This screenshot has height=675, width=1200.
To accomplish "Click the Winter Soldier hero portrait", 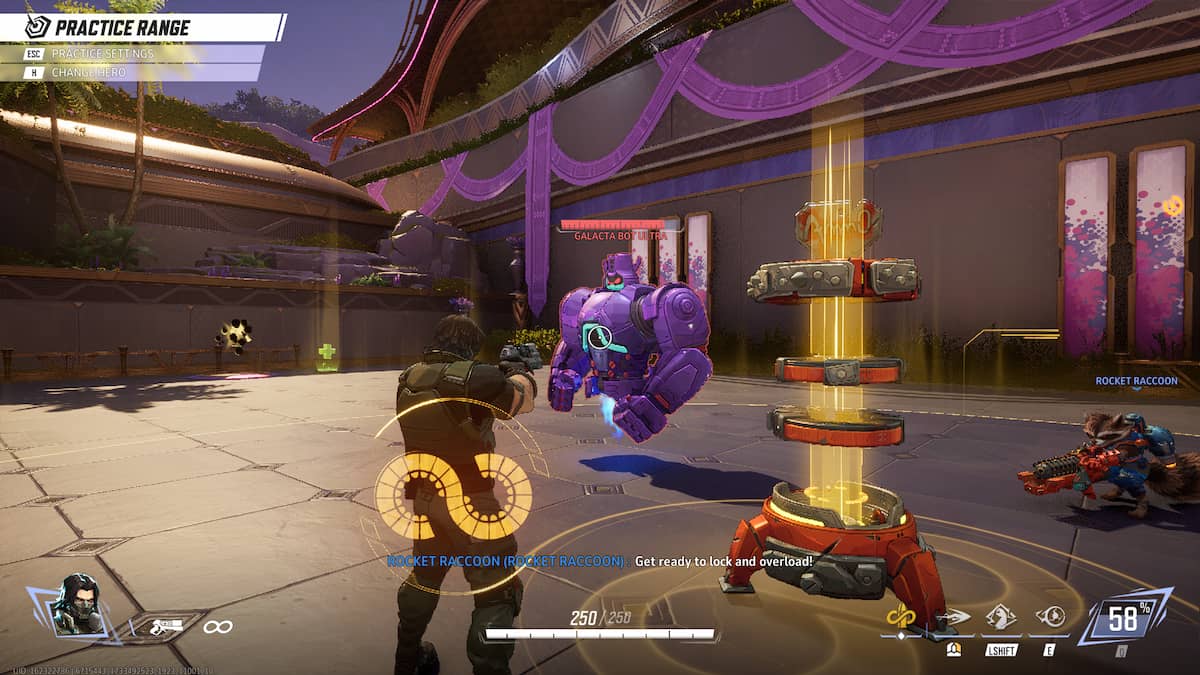I will pyautogui.click(x=78, y=603).
